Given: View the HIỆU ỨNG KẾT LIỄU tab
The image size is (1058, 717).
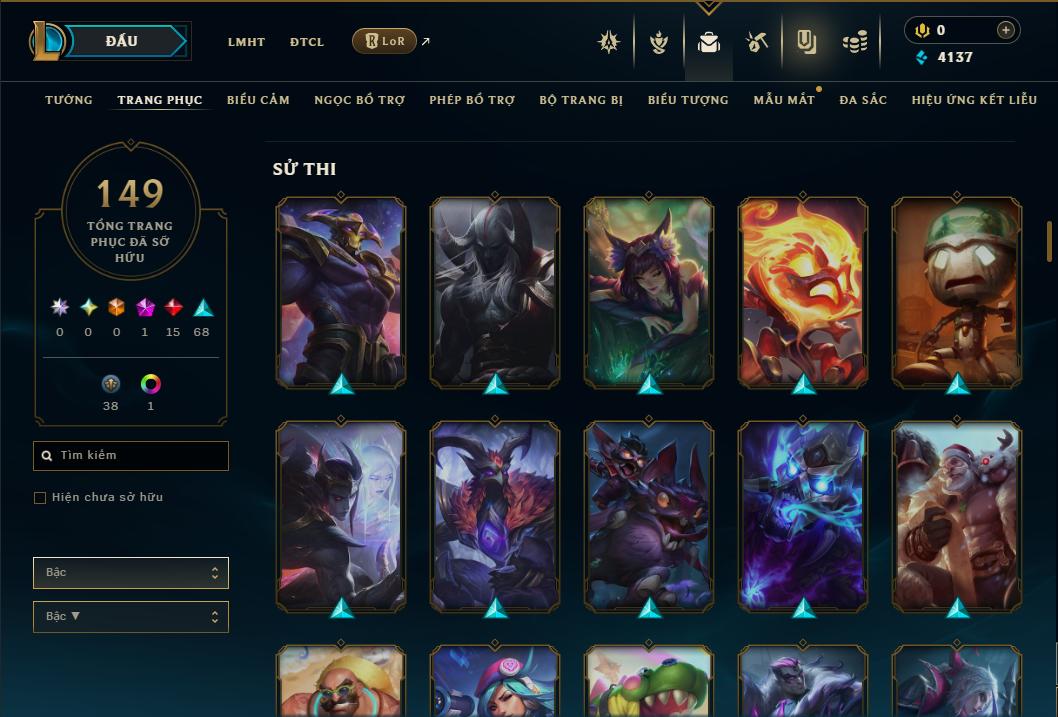Looking at the screenshot, I should (973, 100).
